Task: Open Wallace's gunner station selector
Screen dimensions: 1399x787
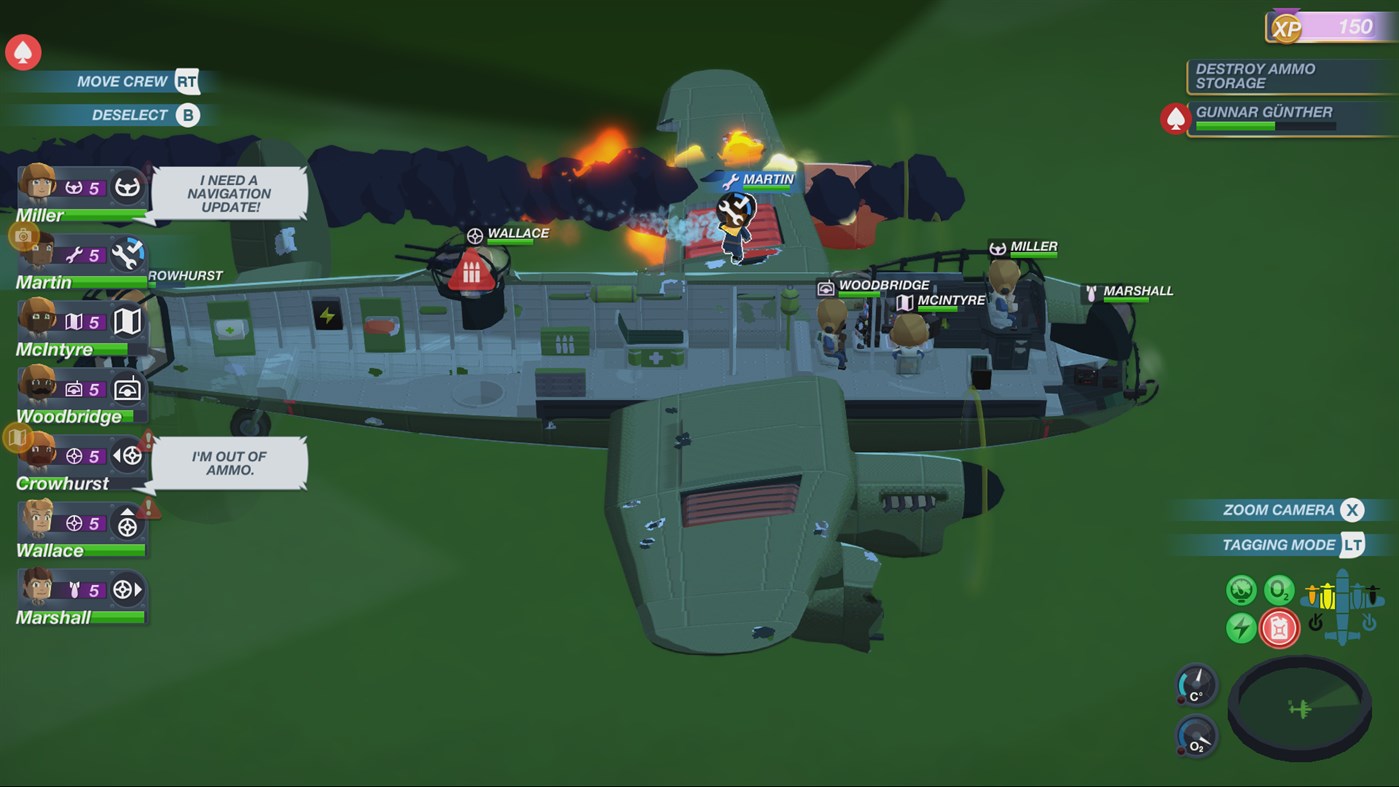Action: coord(126,524)
